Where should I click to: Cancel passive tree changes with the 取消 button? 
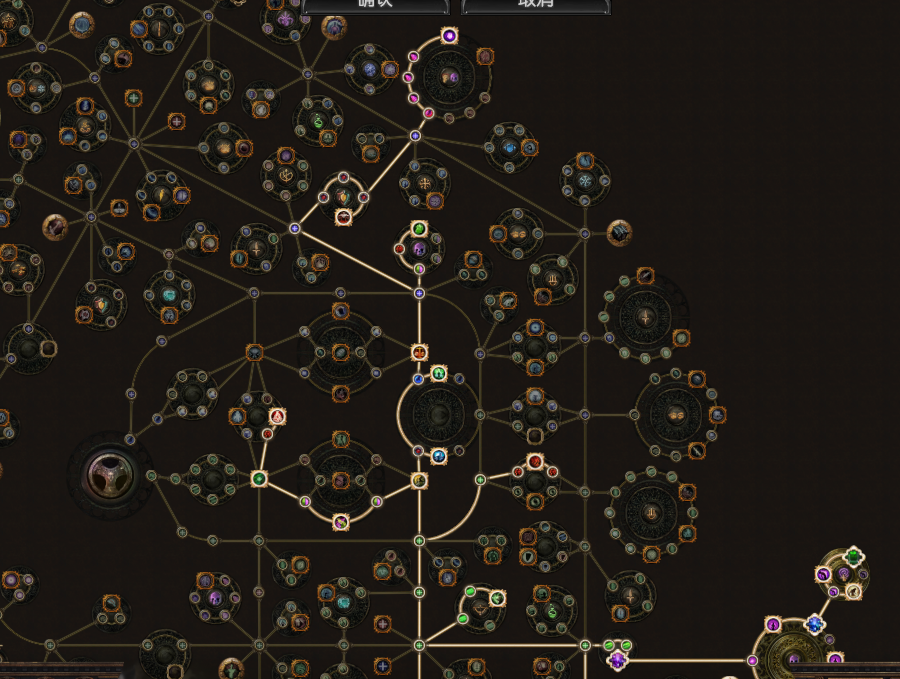[536, 5]
